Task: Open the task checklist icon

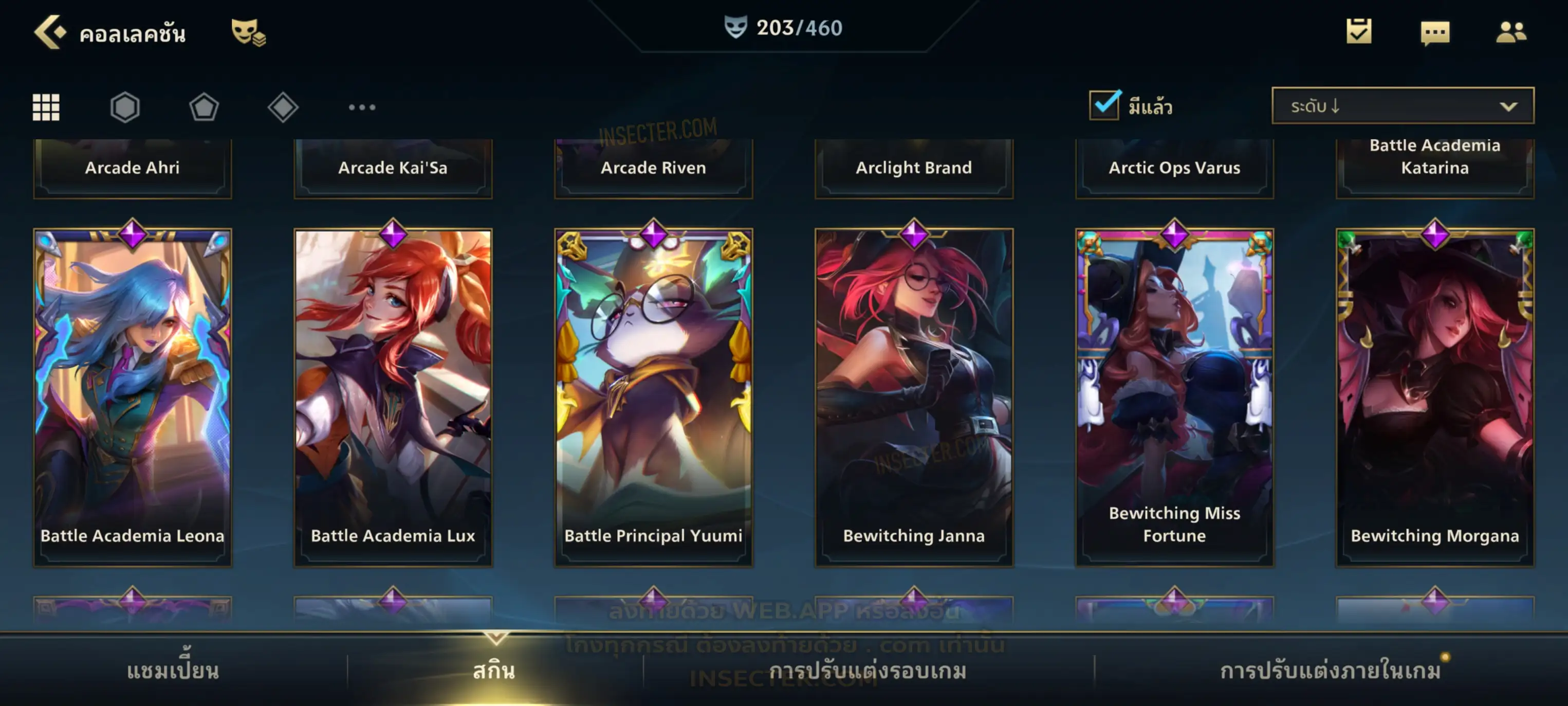Action: pos(1359,32)
